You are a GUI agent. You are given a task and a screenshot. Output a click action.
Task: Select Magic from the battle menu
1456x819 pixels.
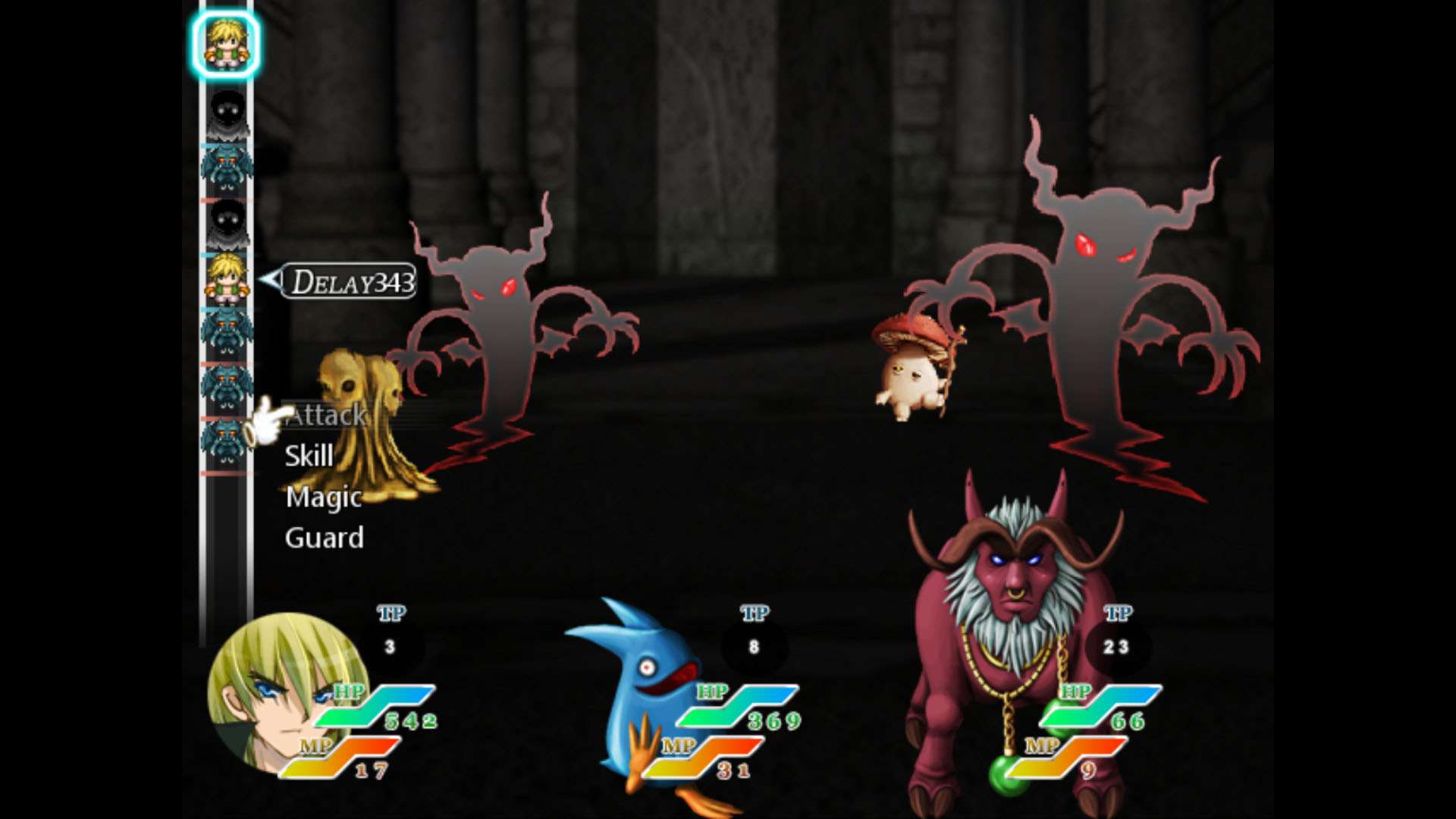pos(324,497)
